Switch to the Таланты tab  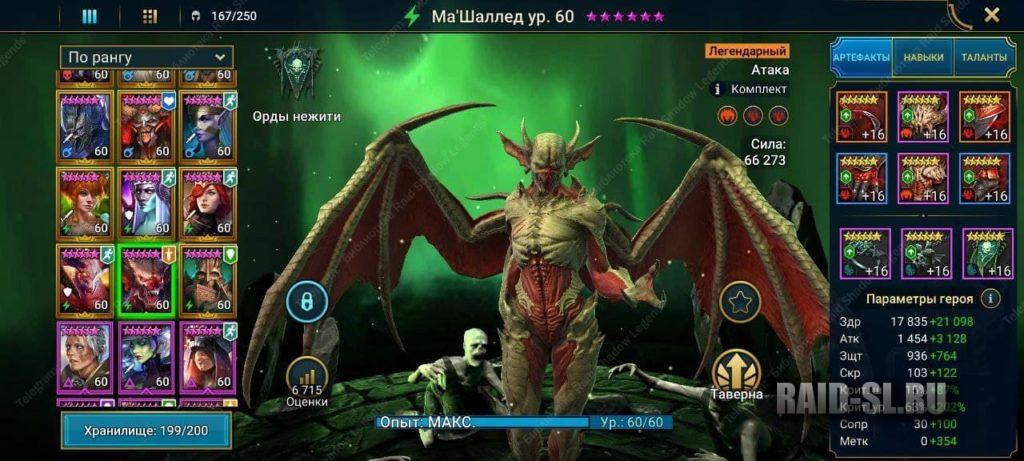(x=984, y=58)
